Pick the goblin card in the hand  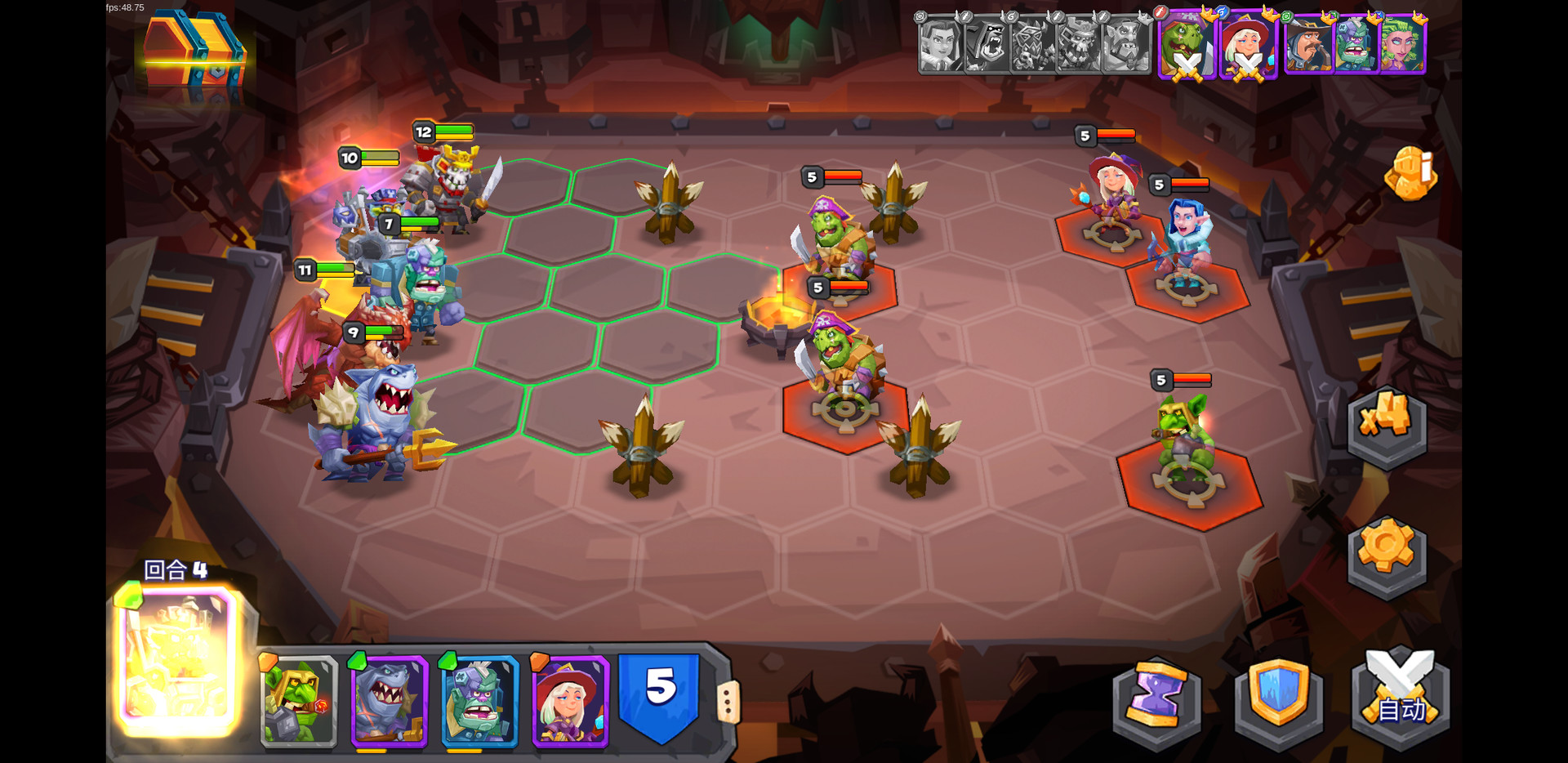point(300,701)
